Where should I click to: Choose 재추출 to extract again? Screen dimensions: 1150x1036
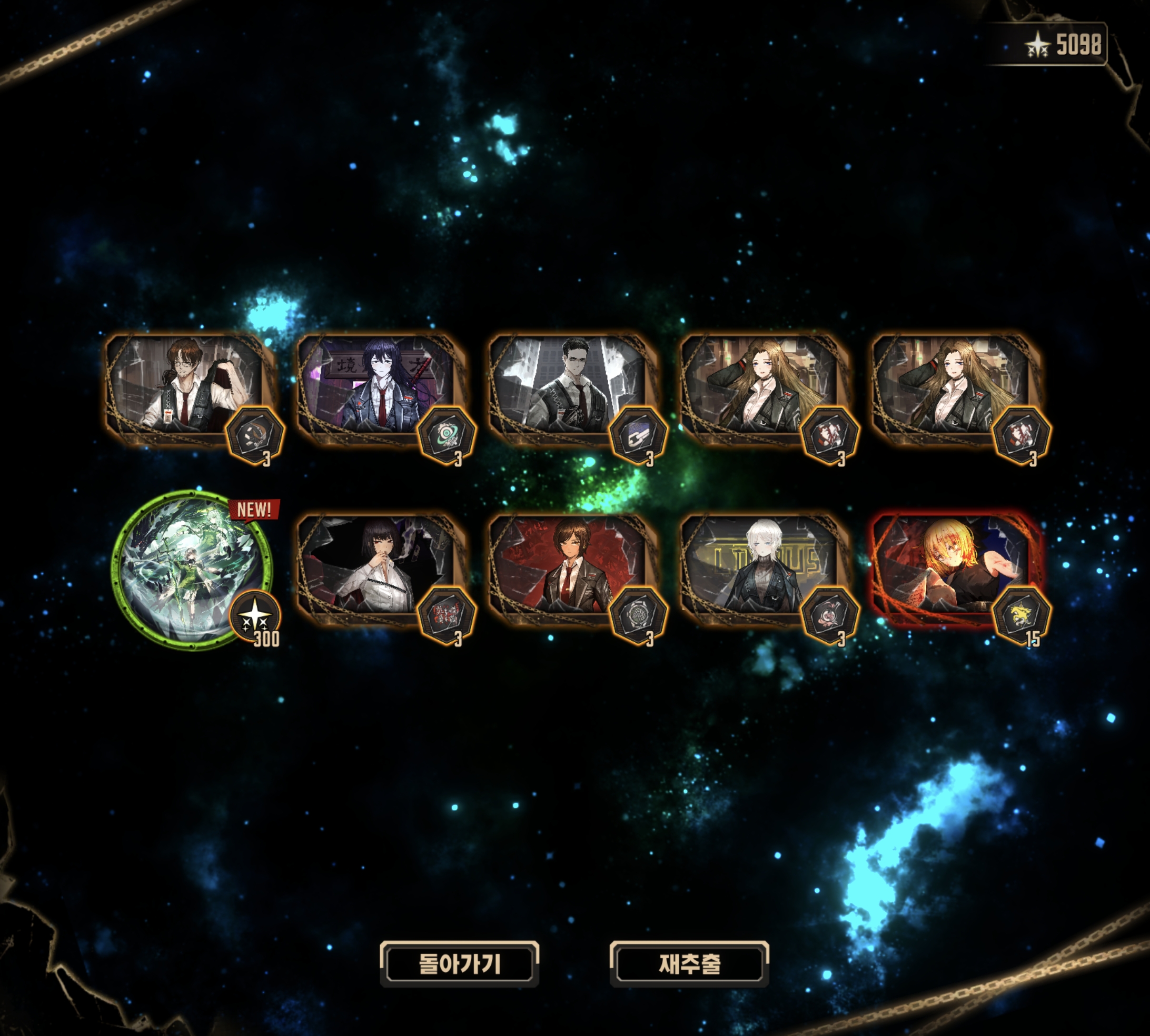tap(689, 963)
